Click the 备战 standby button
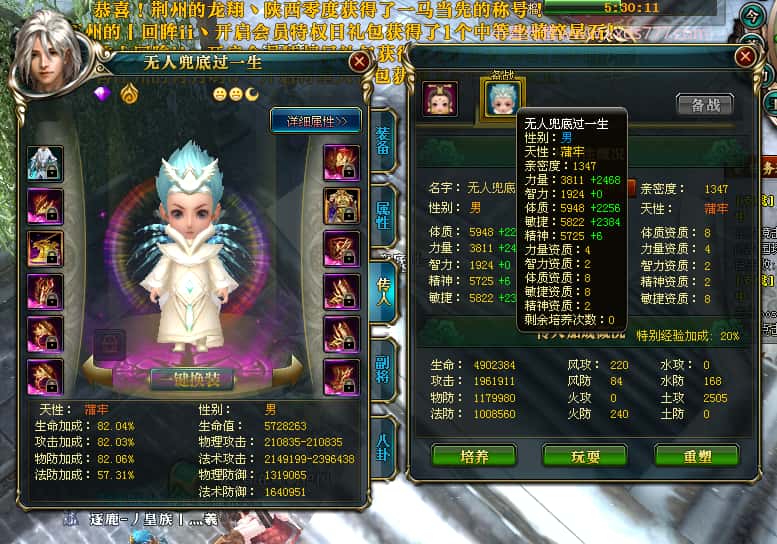Viewport: 777px width, 544px height. [704, 104]
